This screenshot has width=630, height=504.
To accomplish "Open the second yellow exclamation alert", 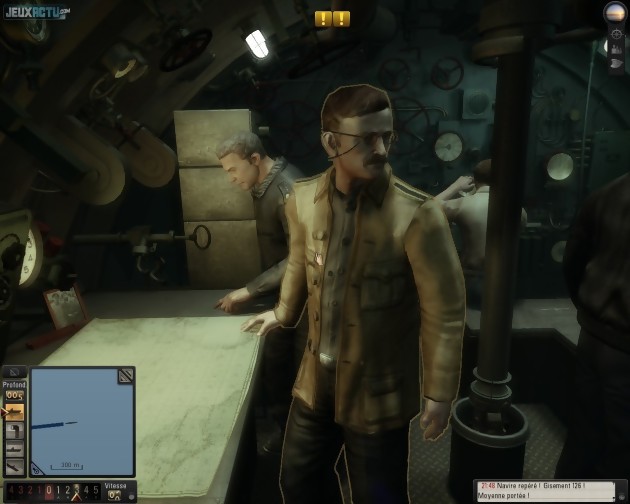I will 342,18.
